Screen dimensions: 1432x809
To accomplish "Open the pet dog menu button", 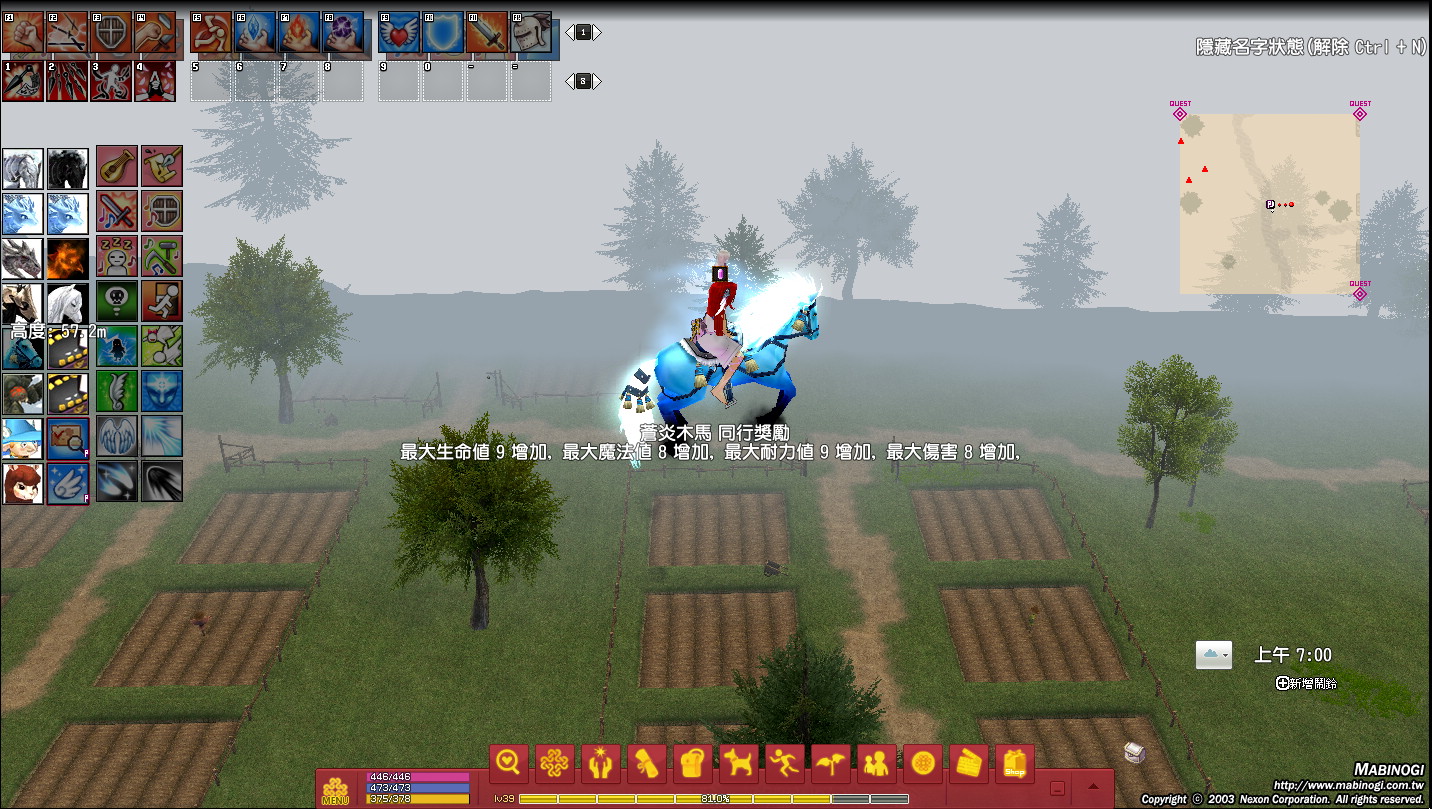I will (x=739, y=765).
